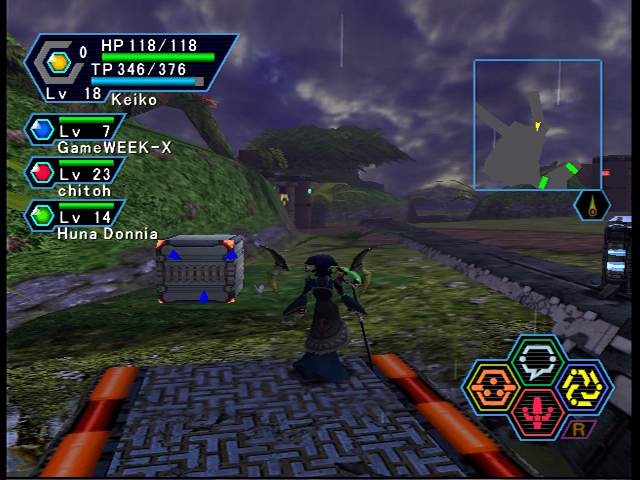
Task: Click the area minimap
Action: pos(537,124)
